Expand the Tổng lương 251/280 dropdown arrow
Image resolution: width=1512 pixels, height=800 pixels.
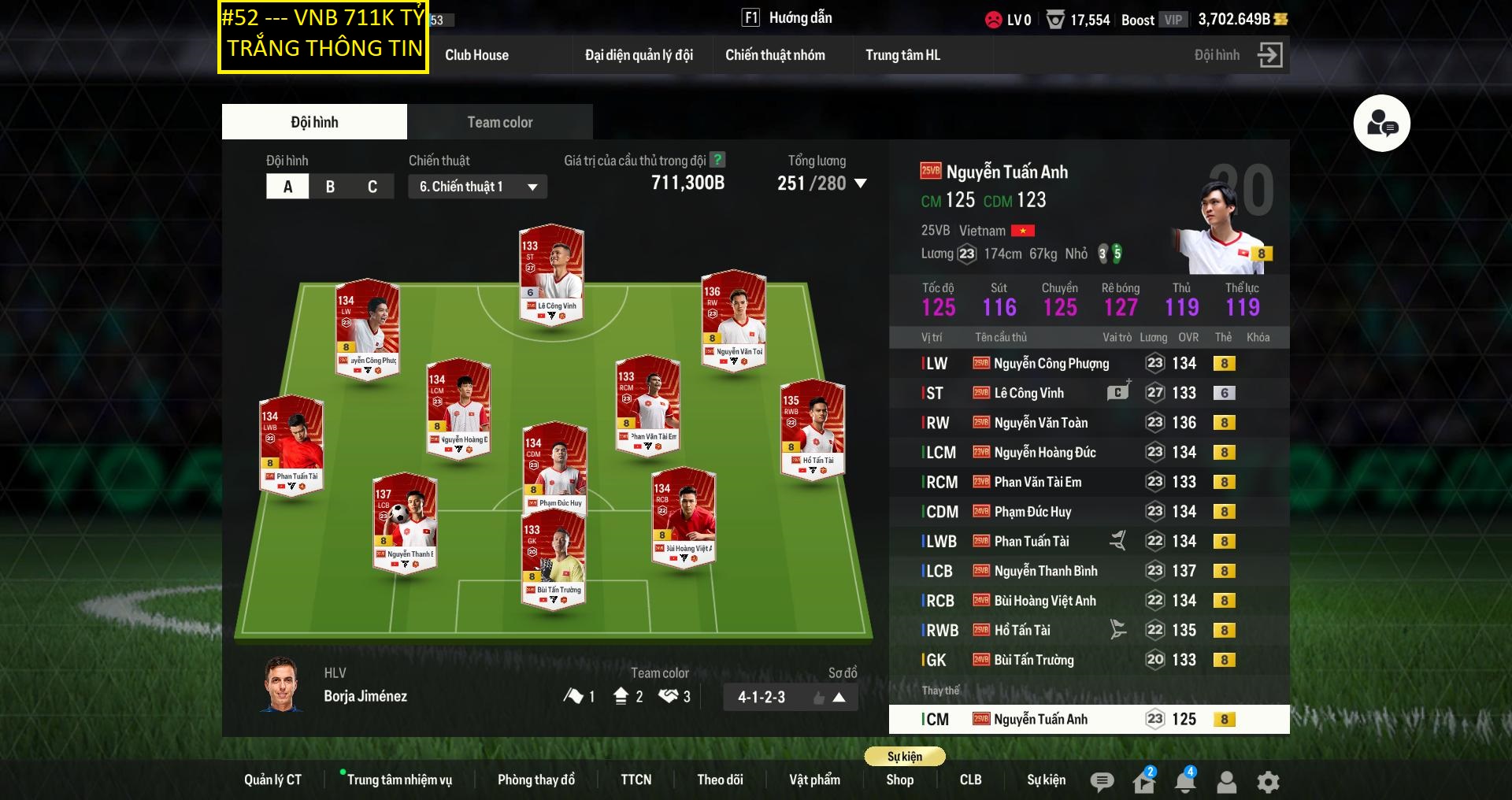click(861, 184)
